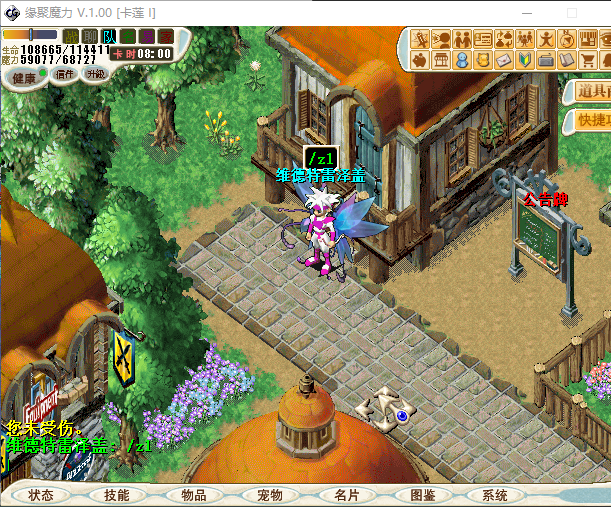Open the 信件 mail button

click(64, 75)
